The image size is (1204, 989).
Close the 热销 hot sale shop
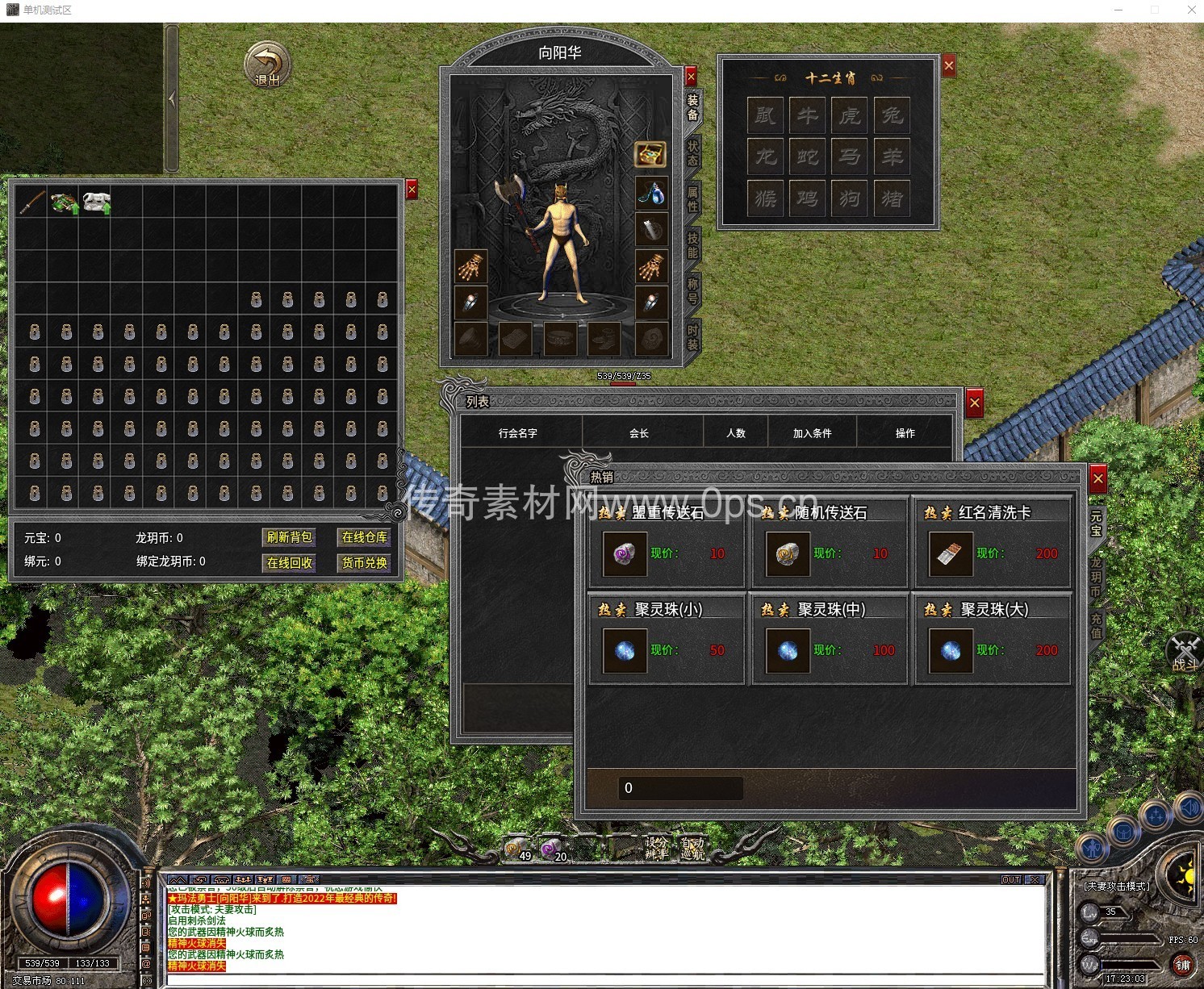1097,479
